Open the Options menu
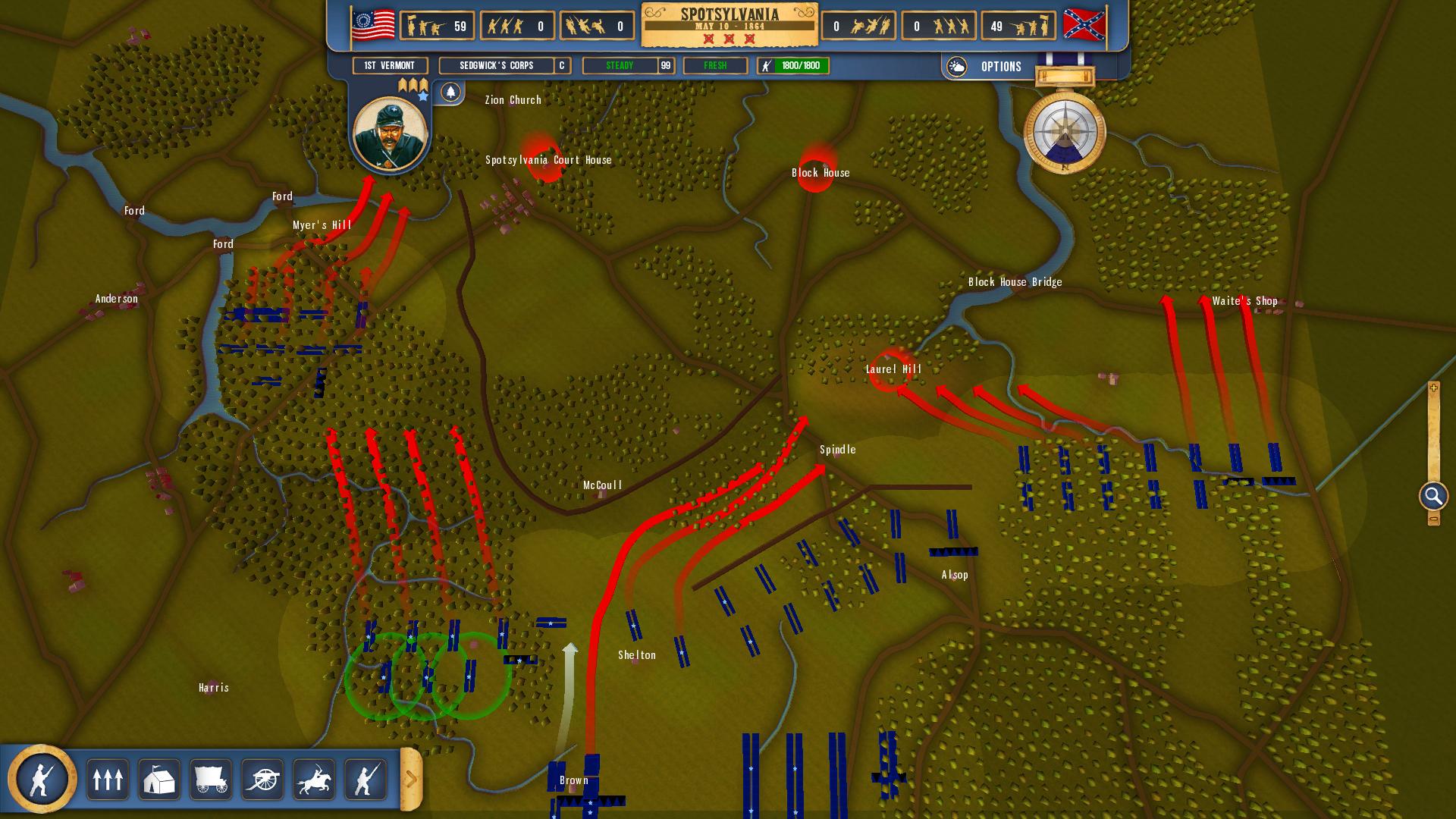The image size is (1456, 819). click(x=1002, y=67)
